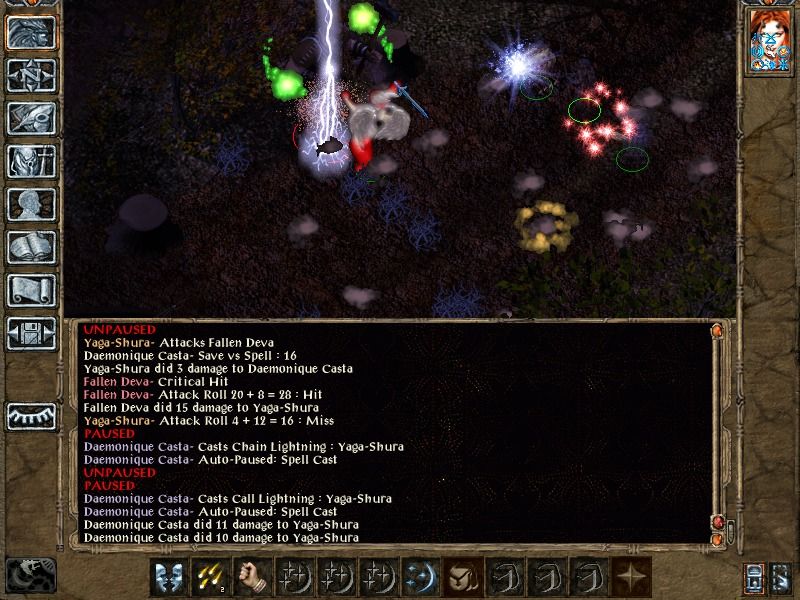Click the clock pause button

coord(29,575)
